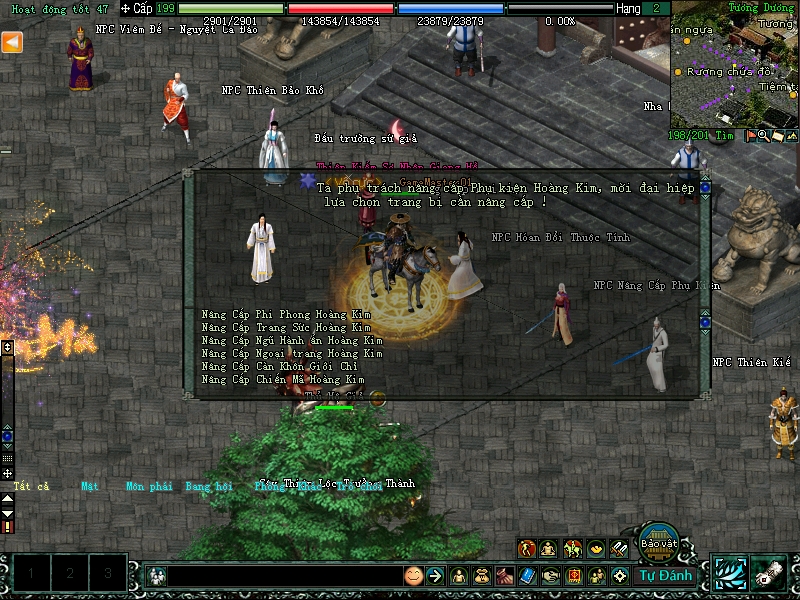Choose Nâng Cấp Chiến Mã Hoàng Kim
This screenshot has width=800, height=600.
282,379
